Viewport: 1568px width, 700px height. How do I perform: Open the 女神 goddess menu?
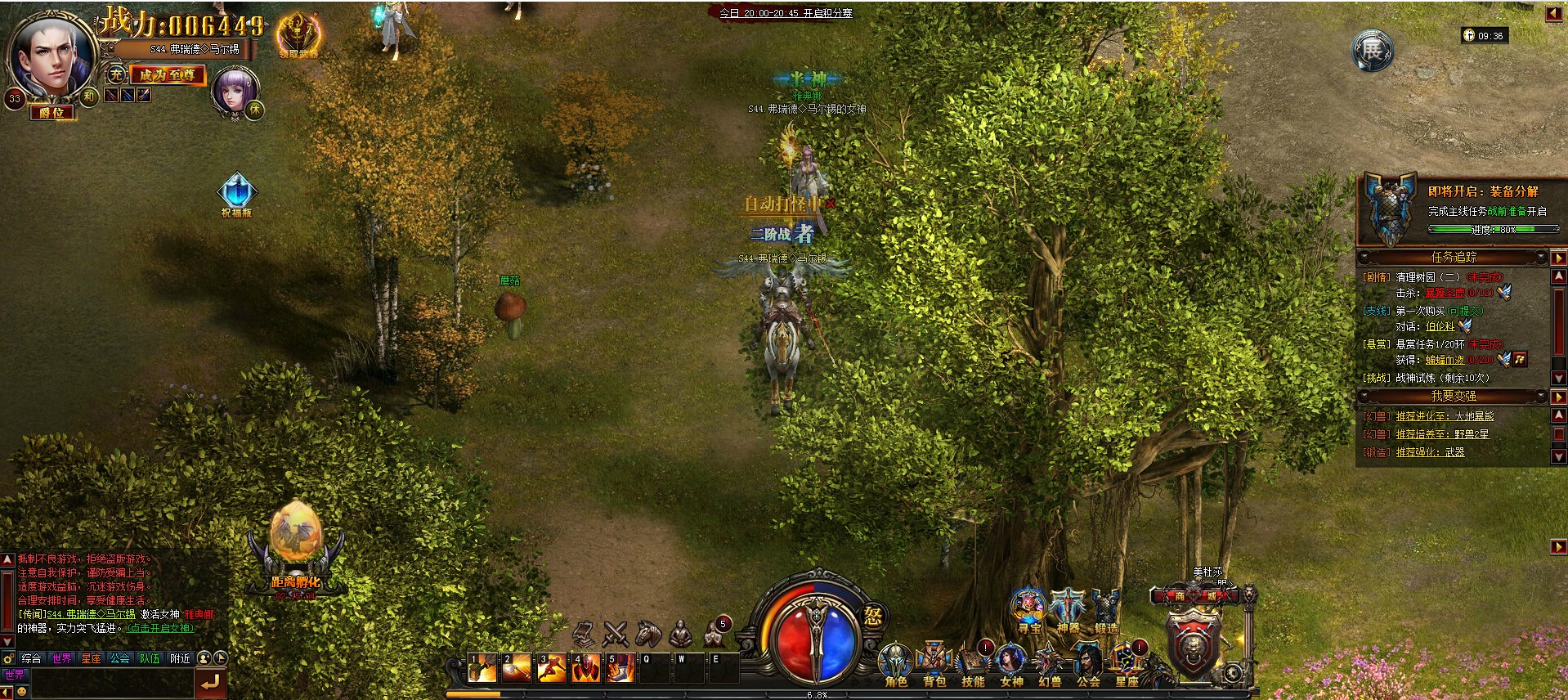pyautogui.click(x=1011, y=662)
